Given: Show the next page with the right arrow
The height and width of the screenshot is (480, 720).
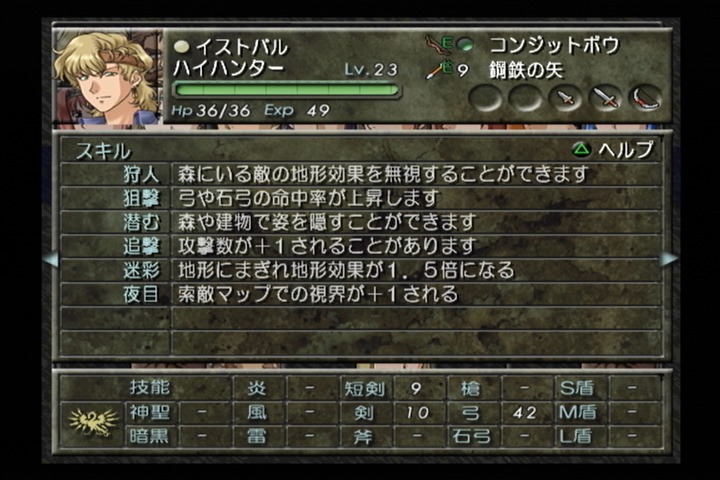Looking at the screenshot, I should 669,259.
